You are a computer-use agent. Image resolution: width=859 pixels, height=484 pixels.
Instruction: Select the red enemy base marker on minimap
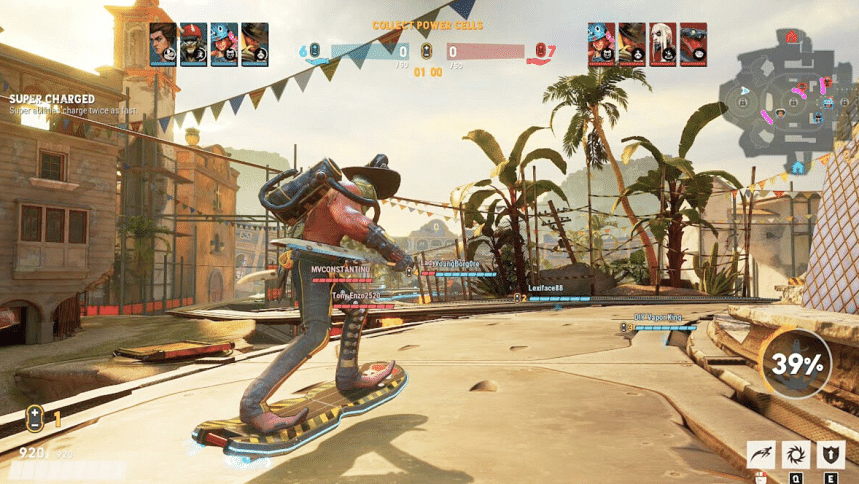point(793,38)
